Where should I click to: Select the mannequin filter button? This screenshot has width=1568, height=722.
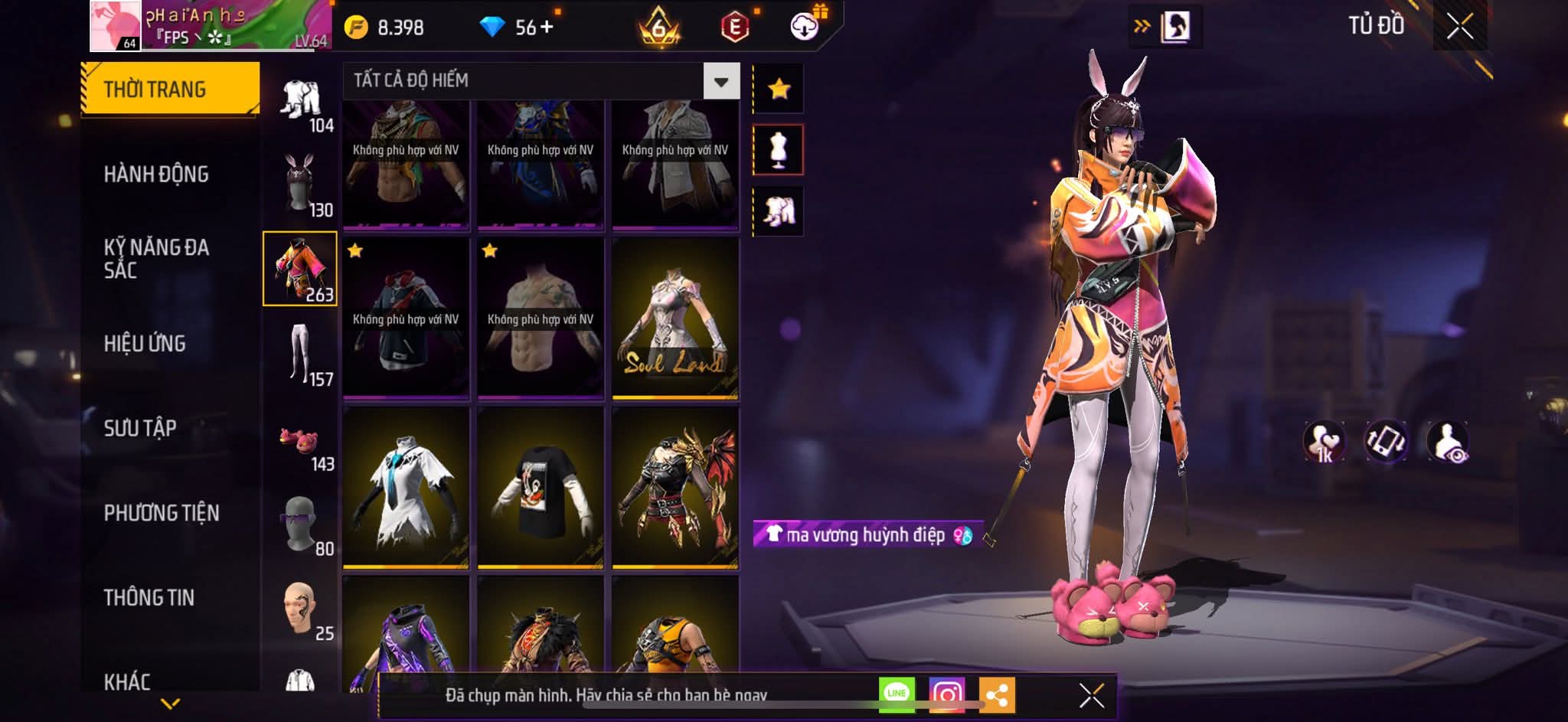pyautogui.click(x=779, y=150)
